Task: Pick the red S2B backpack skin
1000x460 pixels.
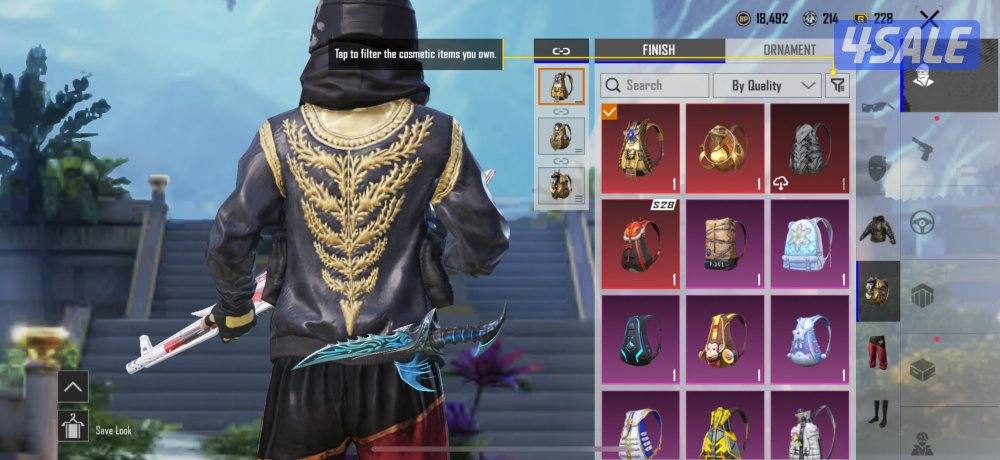Action: [x=640, y=244]
